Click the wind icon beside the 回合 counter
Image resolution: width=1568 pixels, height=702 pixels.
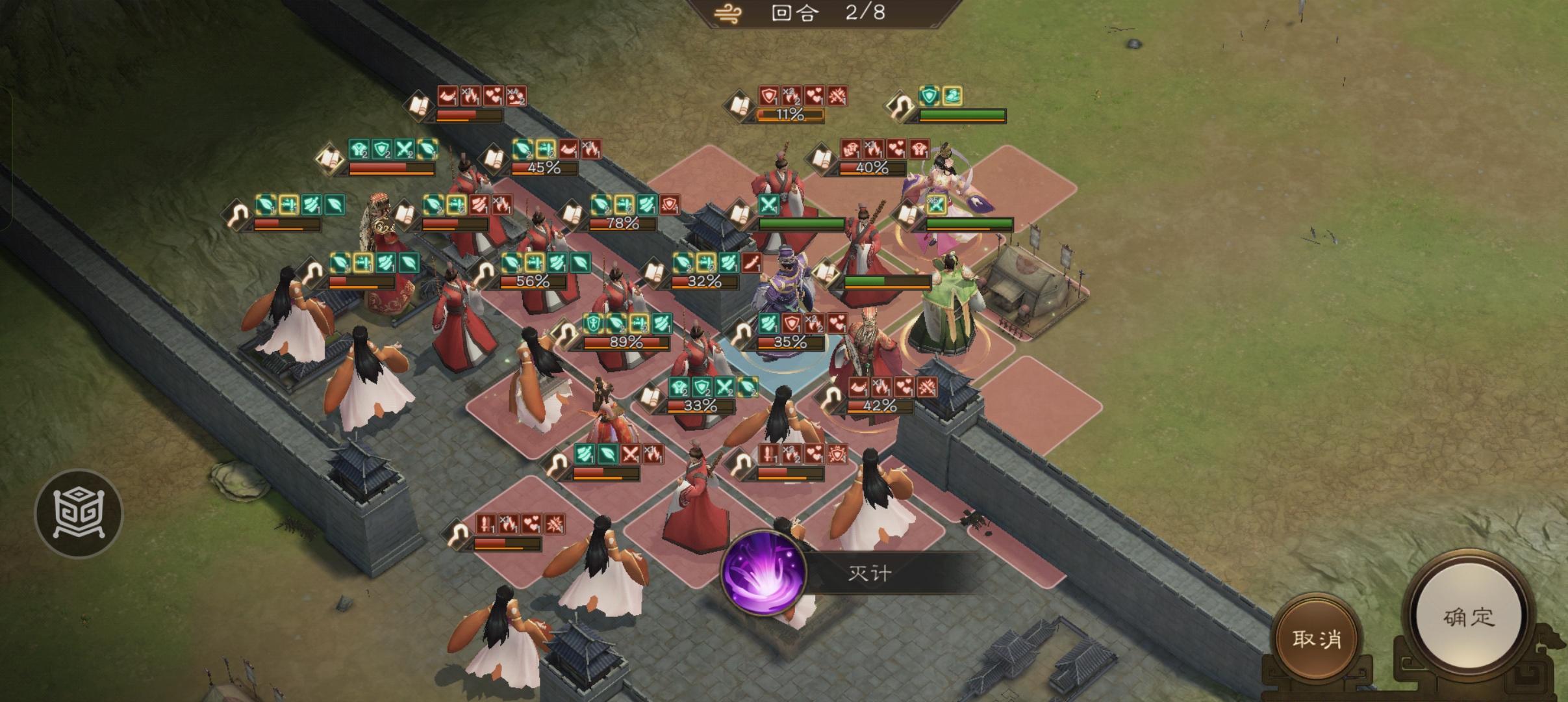[727, 12]
